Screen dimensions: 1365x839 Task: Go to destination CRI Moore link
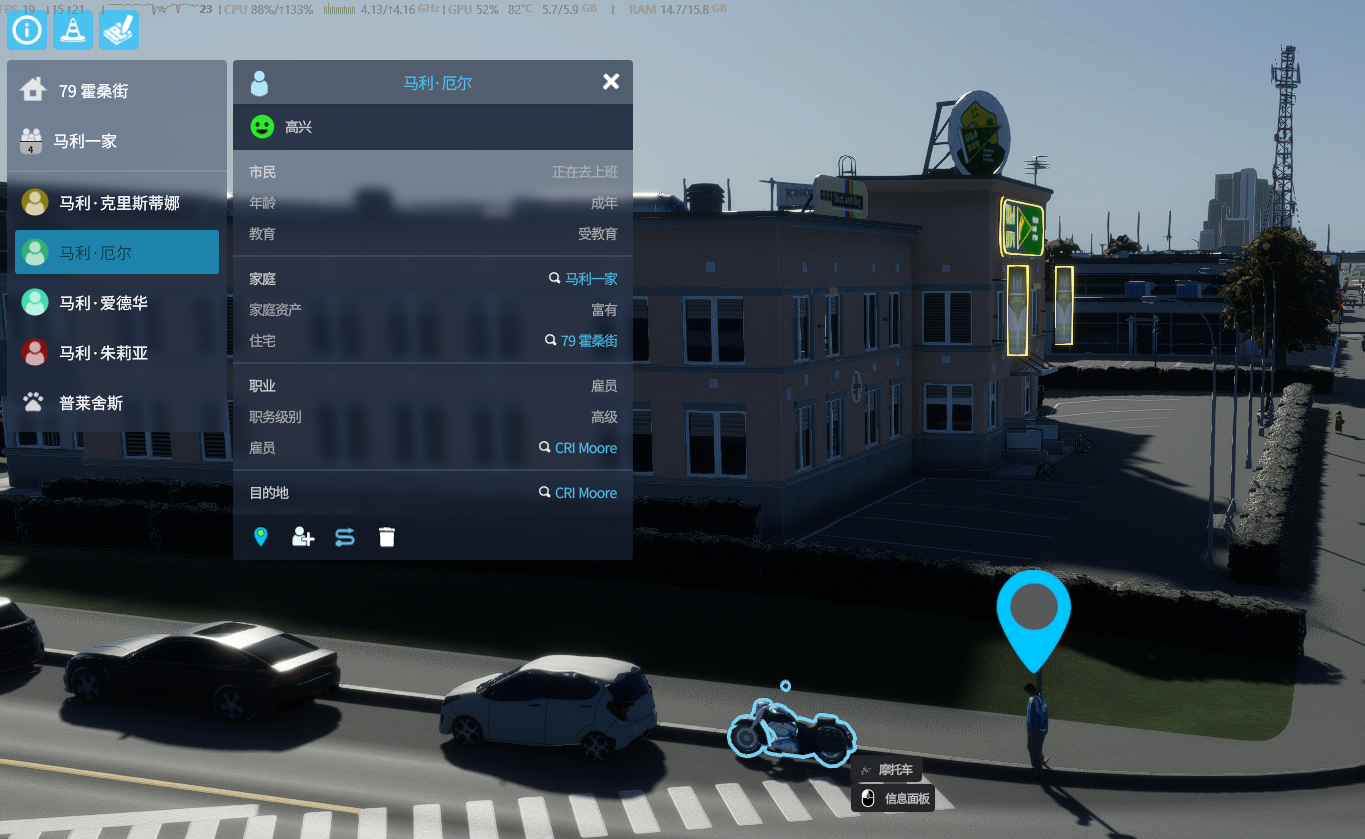point(585,493)
